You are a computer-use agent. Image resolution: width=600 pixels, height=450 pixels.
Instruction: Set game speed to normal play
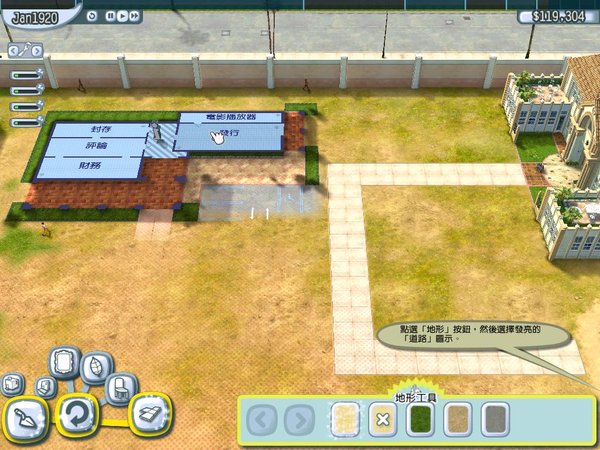click(121, 16)
